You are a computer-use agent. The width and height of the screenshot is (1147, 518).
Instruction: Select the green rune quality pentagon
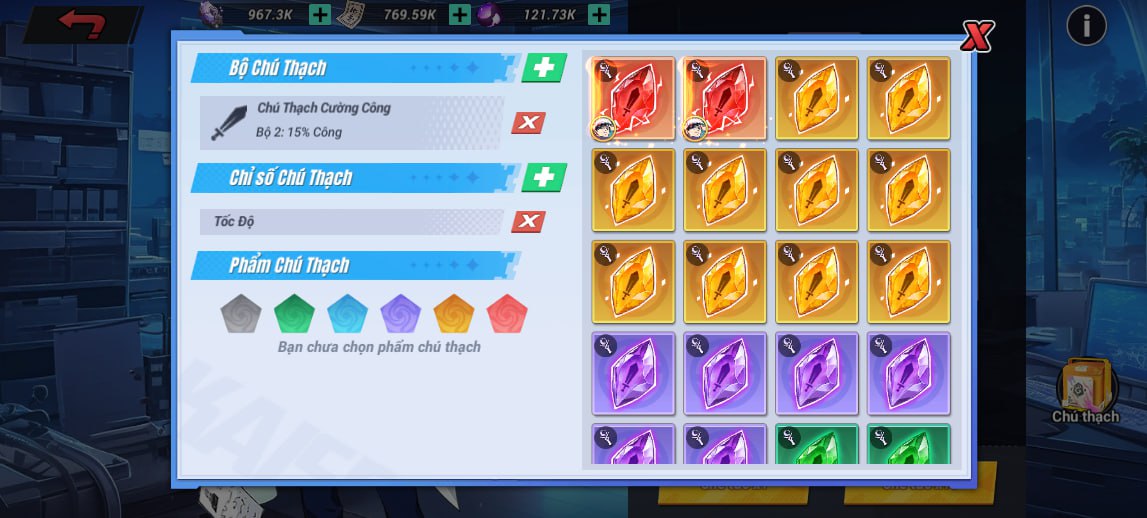click(294, 314)
